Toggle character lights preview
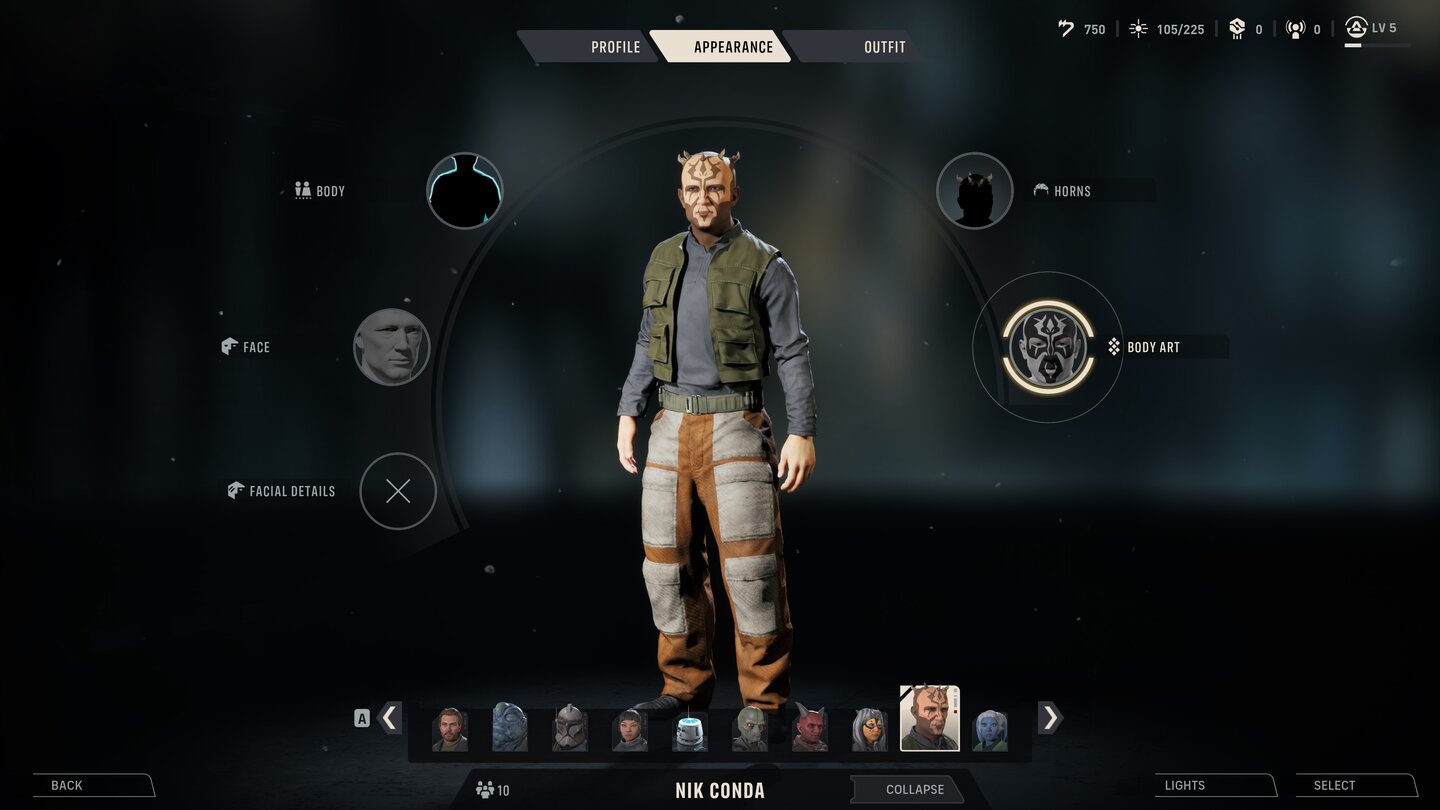 tap(1184, 785)
